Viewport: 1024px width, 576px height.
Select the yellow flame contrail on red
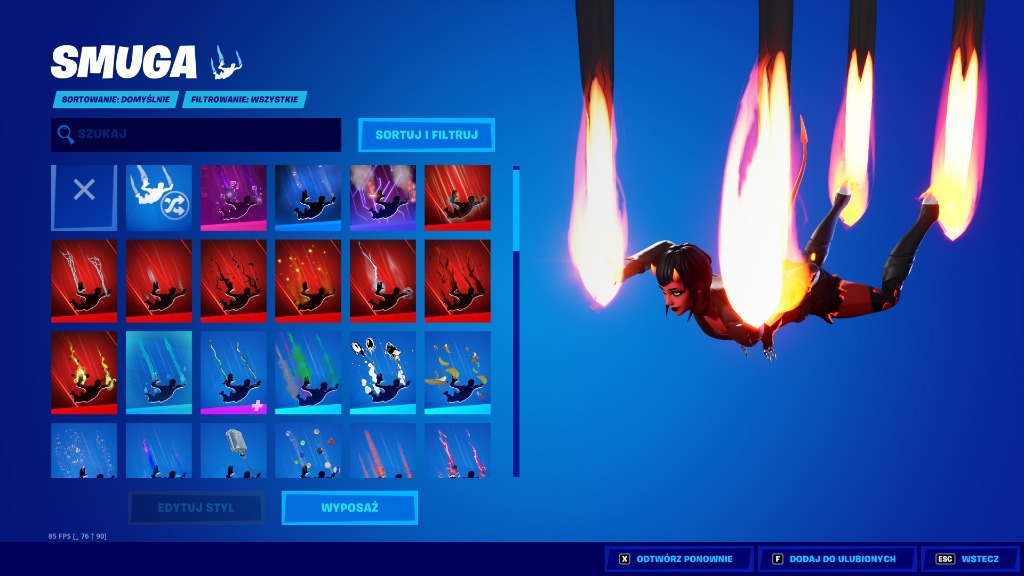[x=84, y=372]
